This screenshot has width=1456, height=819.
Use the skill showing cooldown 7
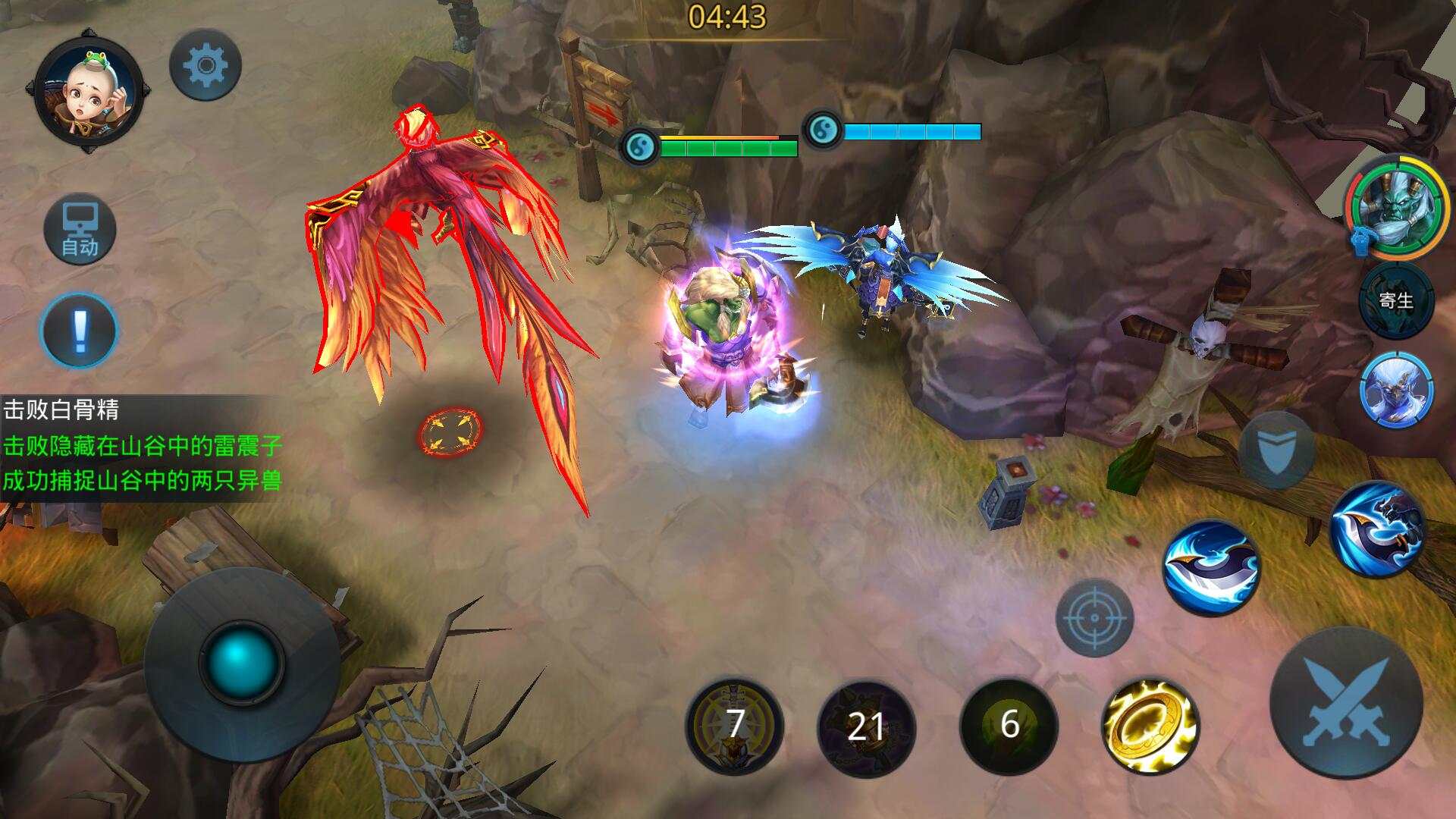(734, 726)
